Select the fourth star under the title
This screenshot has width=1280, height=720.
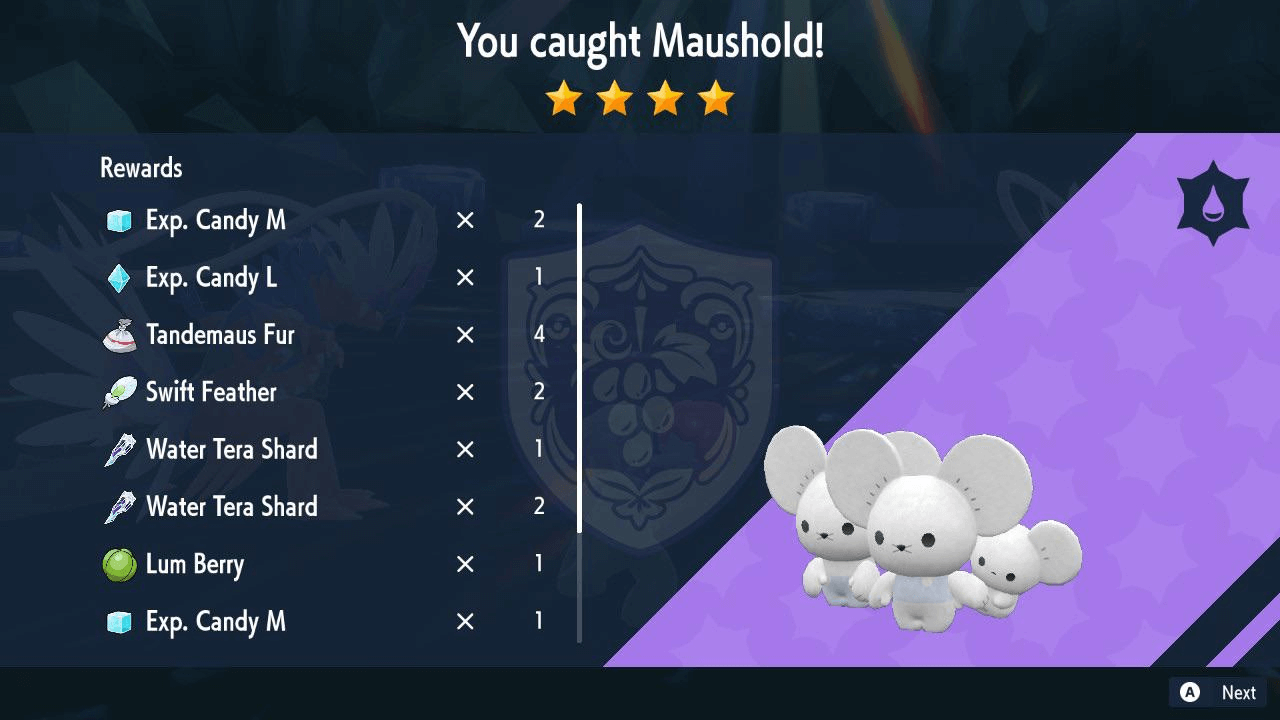[716, 98]
